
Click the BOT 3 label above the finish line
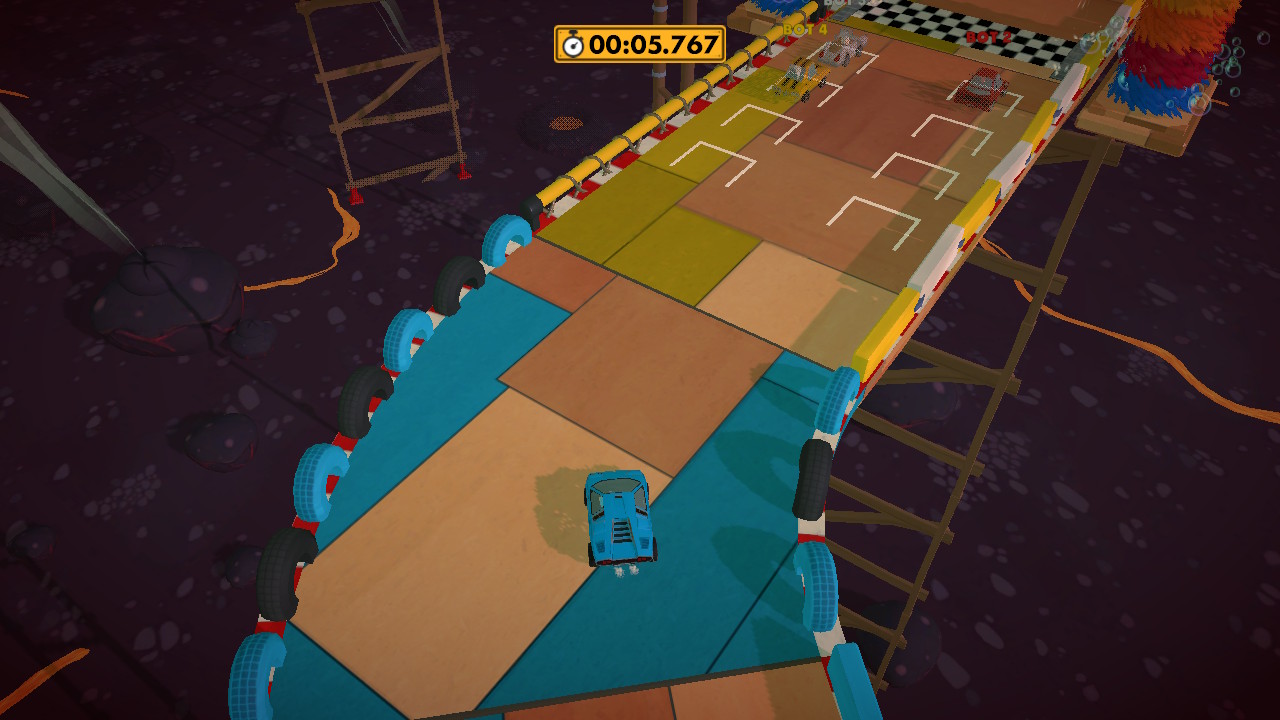coord(838,5)
